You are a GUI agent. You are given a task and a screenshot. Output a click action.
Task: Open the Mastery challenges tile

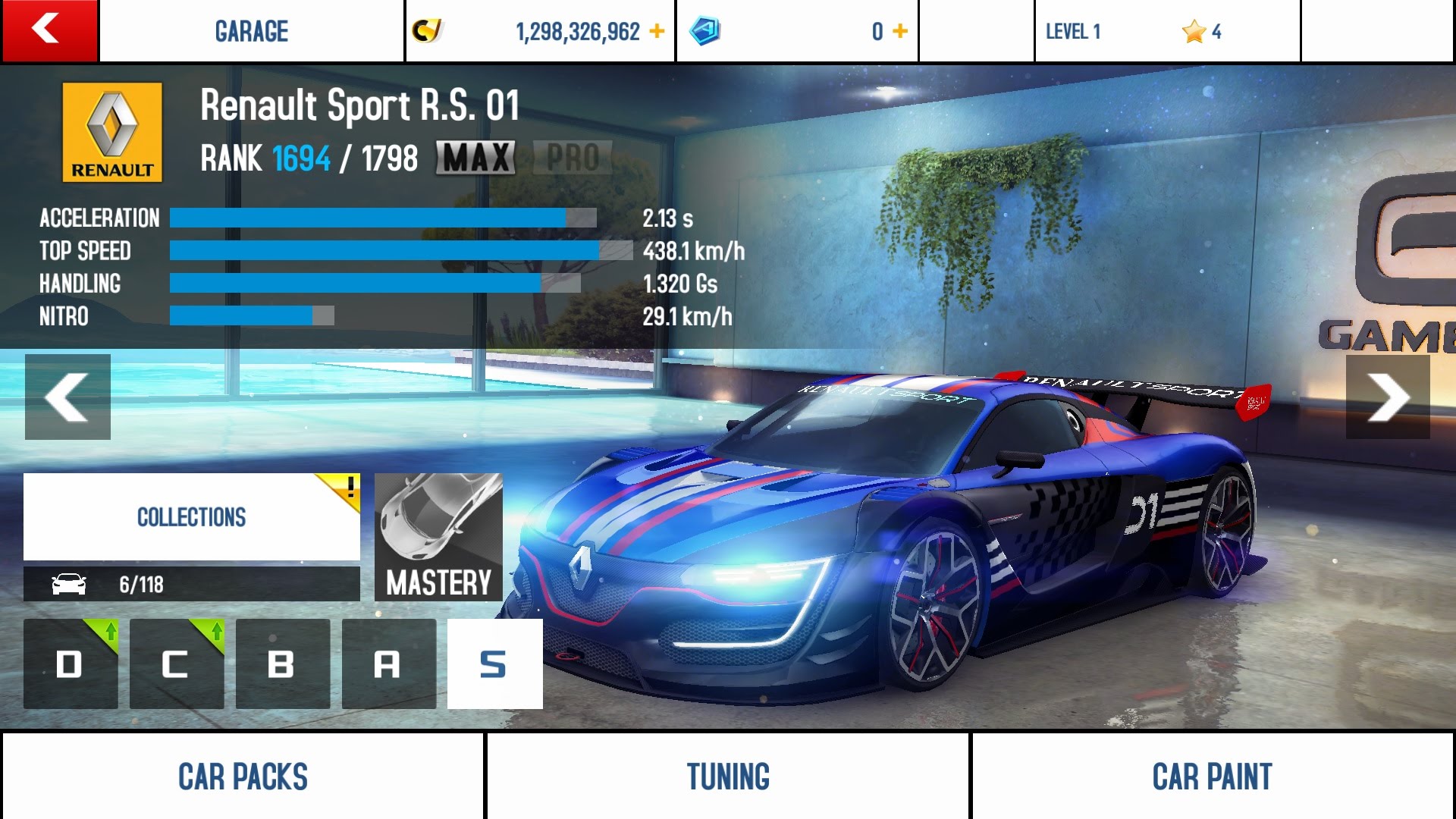click(x=438, y=537)
